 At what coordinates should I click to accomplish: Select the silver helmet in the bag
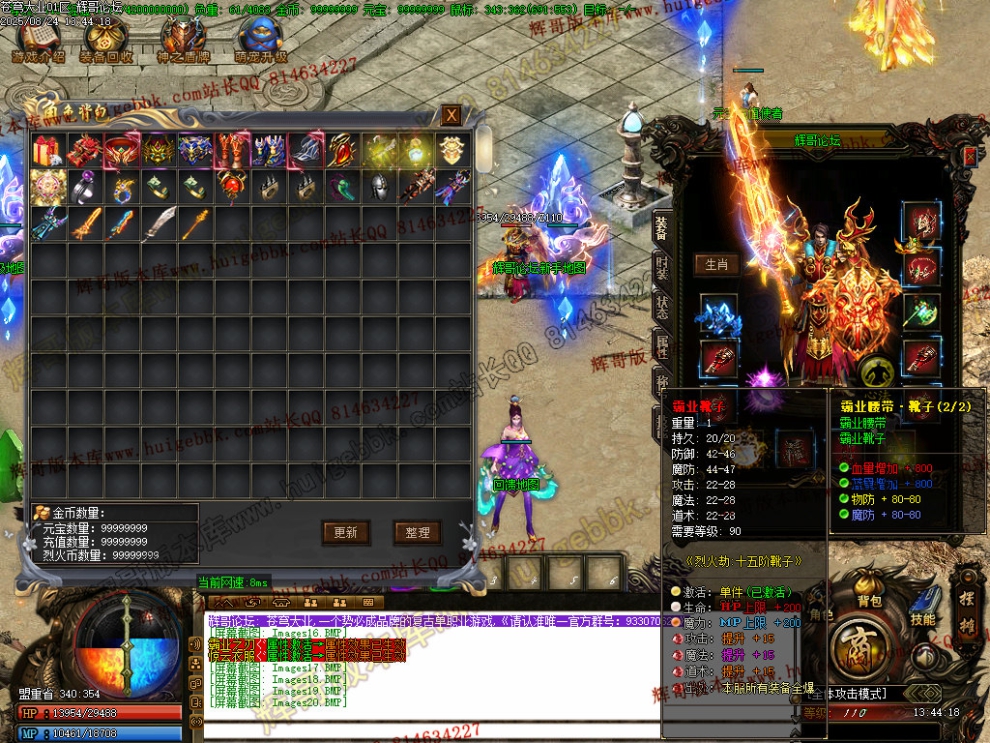tap(378, 187)
